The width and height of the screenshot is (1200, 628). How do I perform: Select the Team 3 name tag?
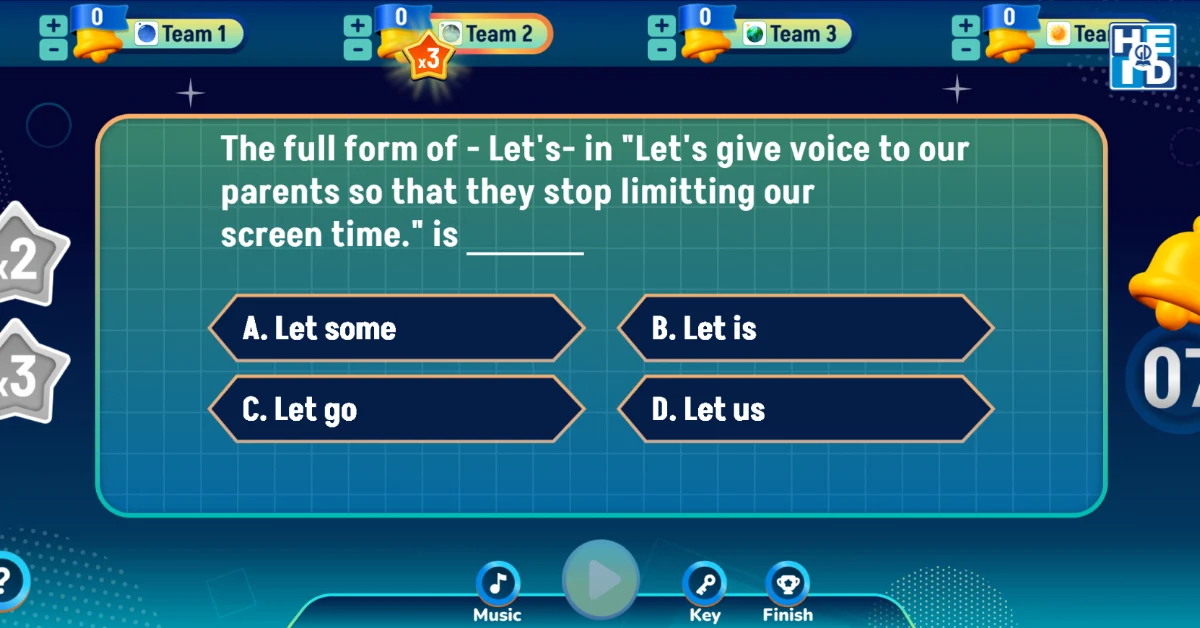[x=796, y=34]
